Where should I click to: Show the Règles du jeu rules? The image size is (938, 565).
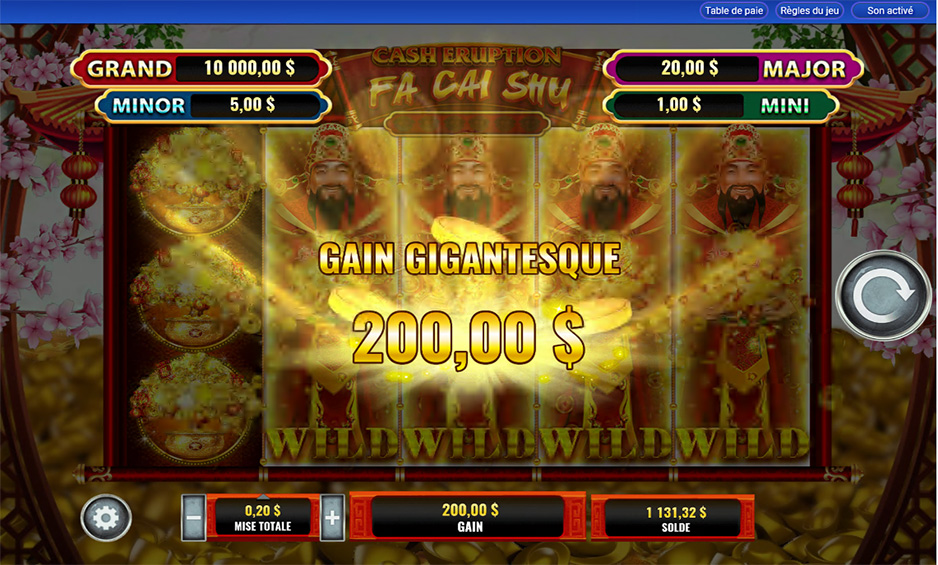(x=810, y=11)
